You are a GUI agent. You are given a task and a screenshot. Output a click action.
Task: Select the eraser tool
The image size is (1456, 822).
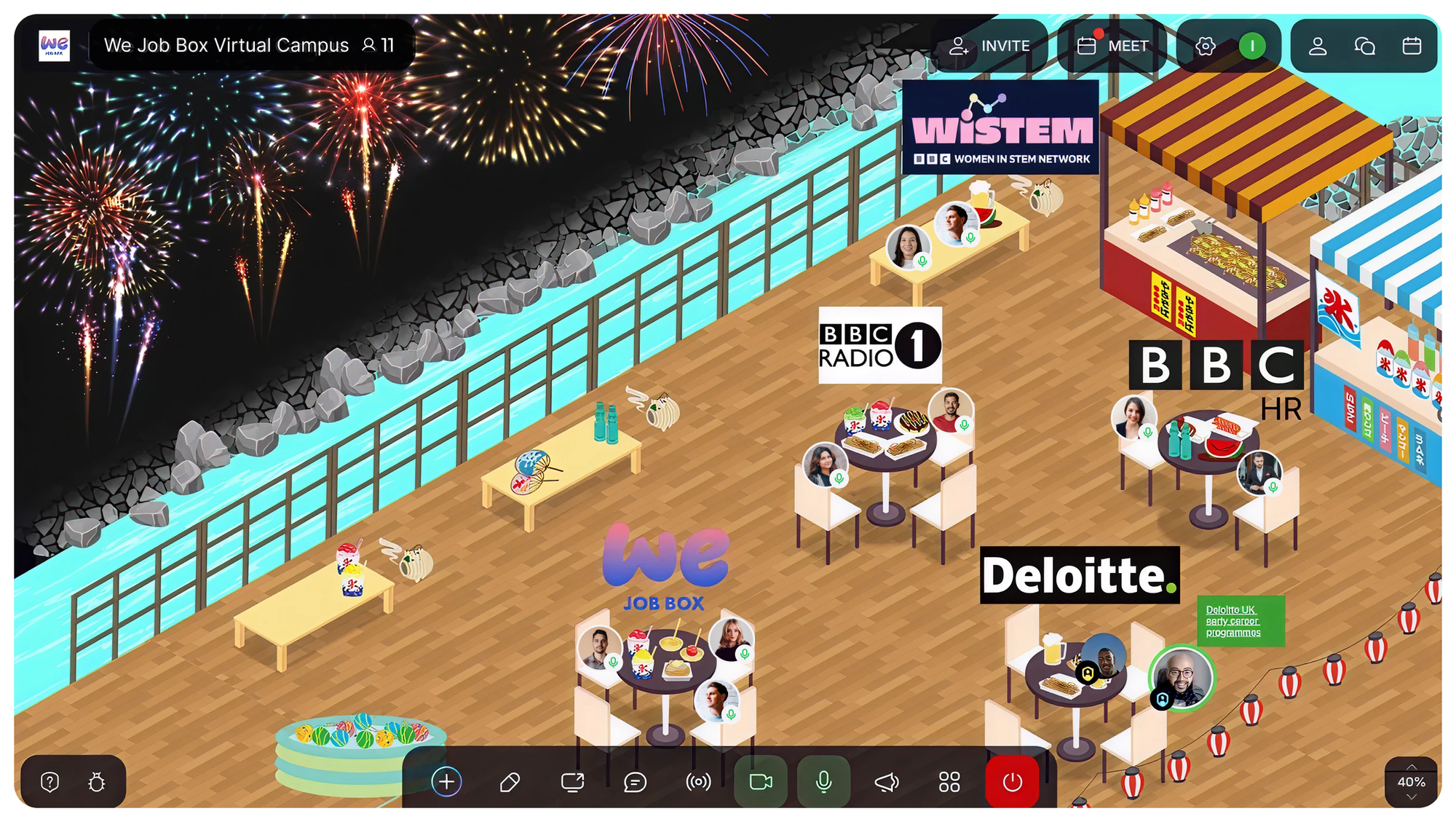(510, 783)
